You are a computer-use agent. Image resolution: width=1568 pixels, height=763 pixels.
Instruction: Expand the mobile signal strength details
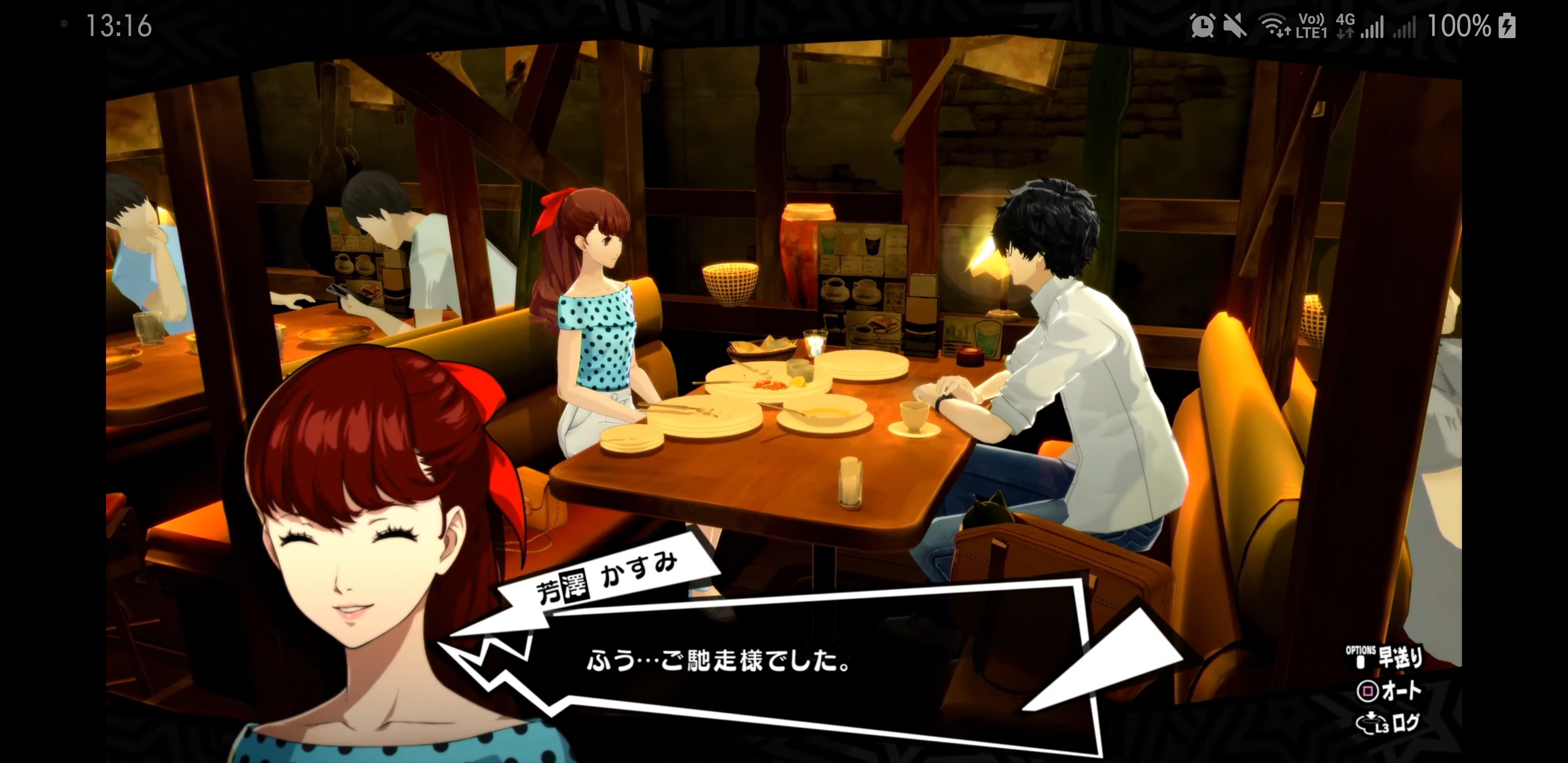pyautogui.click(x=1372, y=28)
